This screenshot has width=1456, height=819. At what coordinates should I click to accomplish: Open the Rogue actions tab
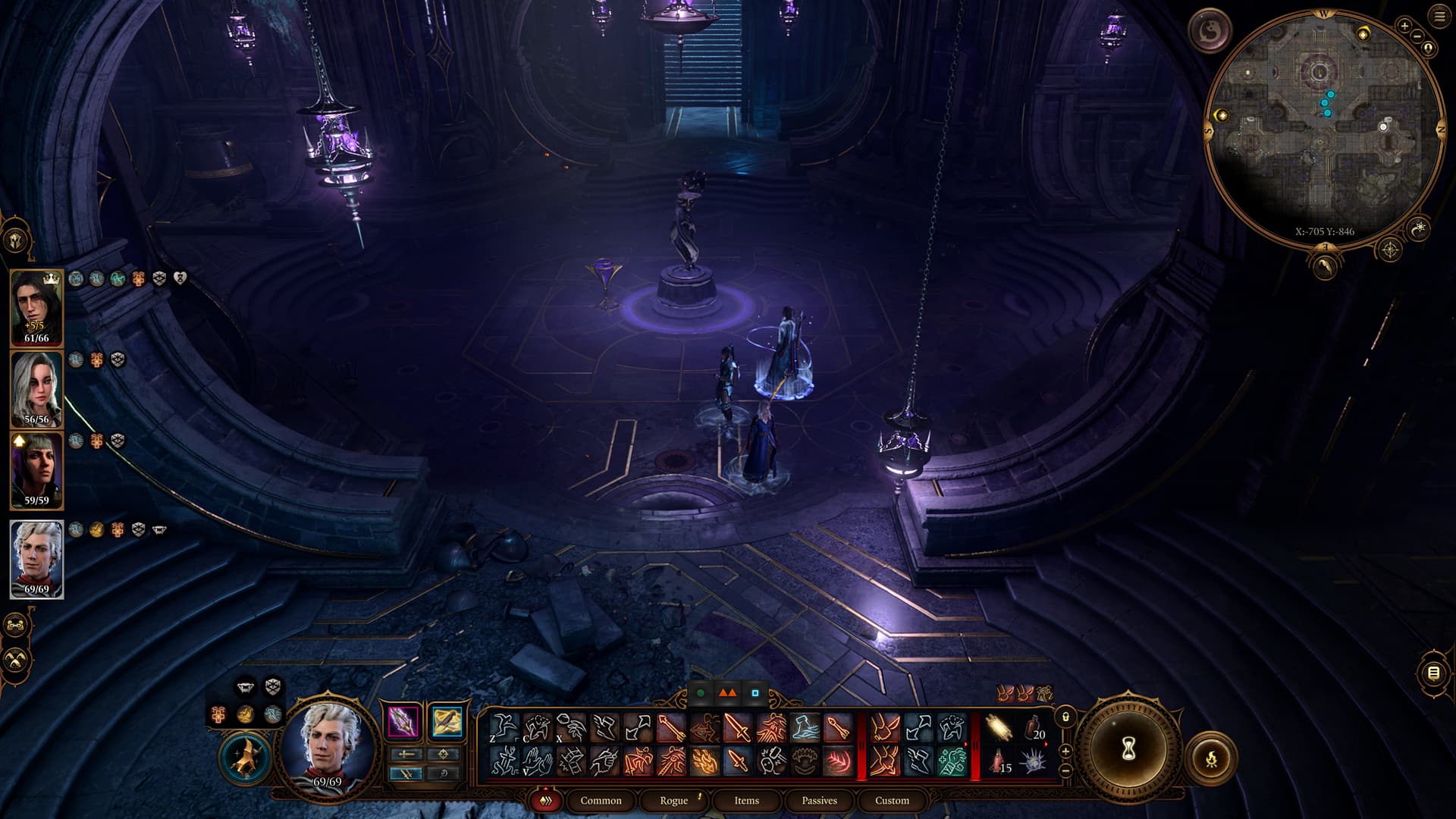(x=673, y=801)
